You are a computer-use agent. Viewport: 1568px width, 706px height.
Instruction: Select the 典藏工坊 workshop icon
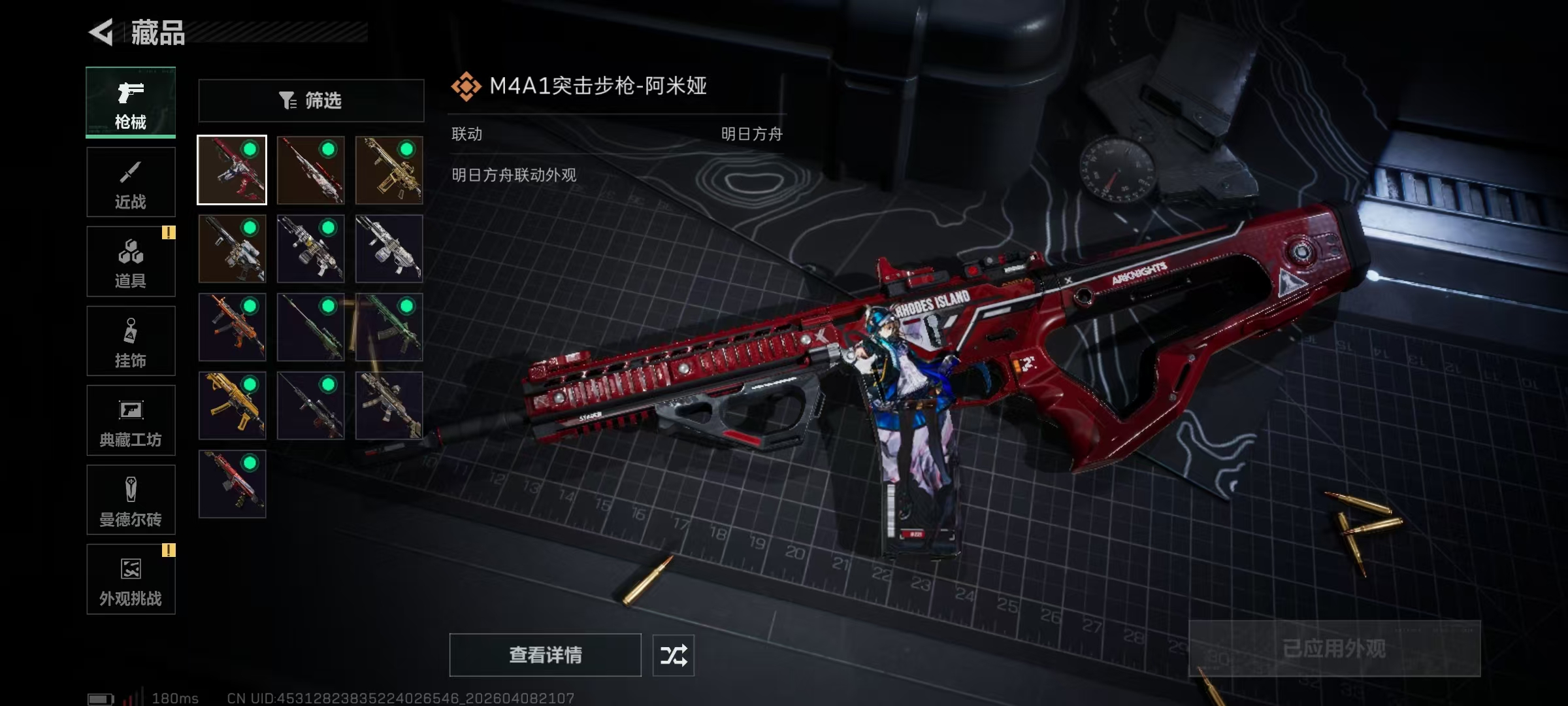pyautogui.click(x=131, y=420)
